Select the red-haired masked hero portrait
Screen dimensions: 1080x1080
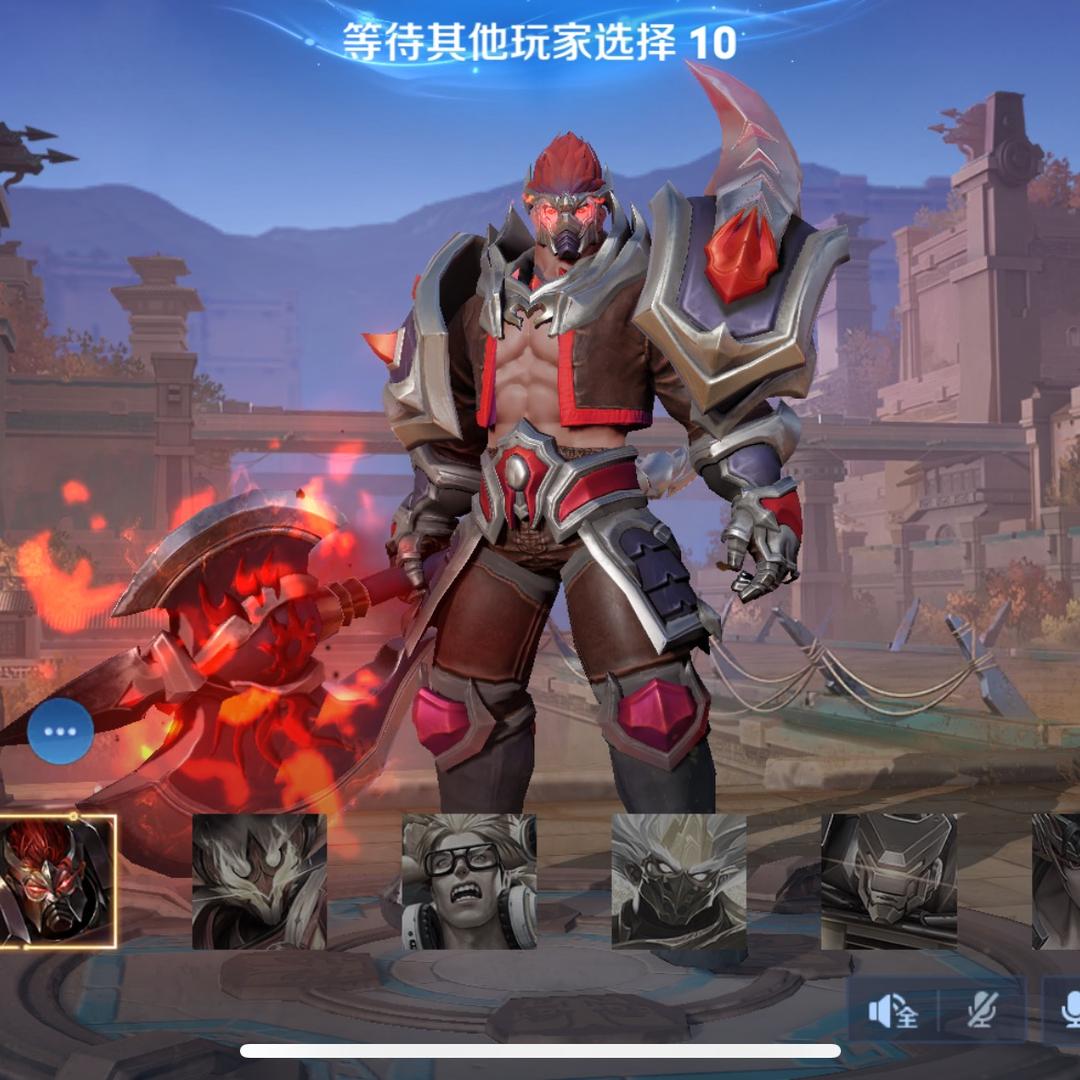57,881
